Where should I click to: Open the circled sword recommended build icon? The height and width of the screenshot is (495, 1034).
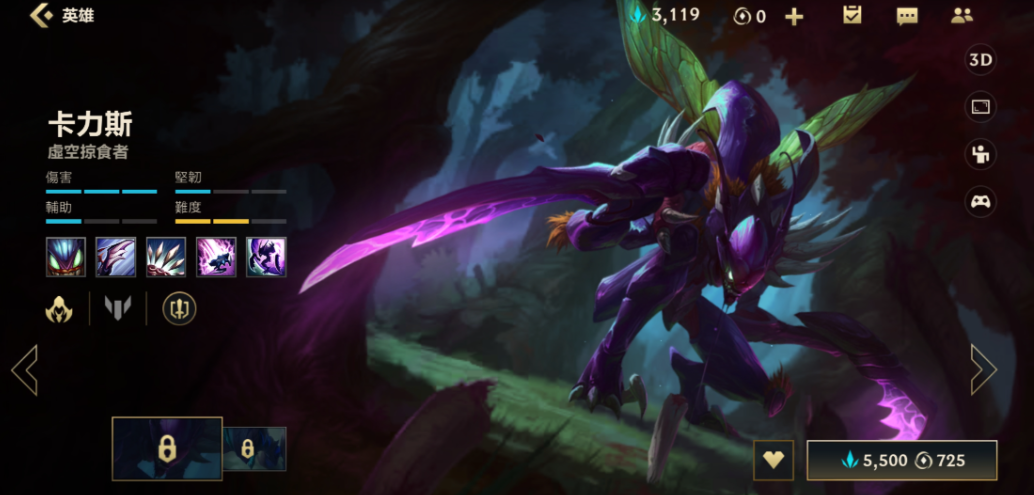(180, 309)
